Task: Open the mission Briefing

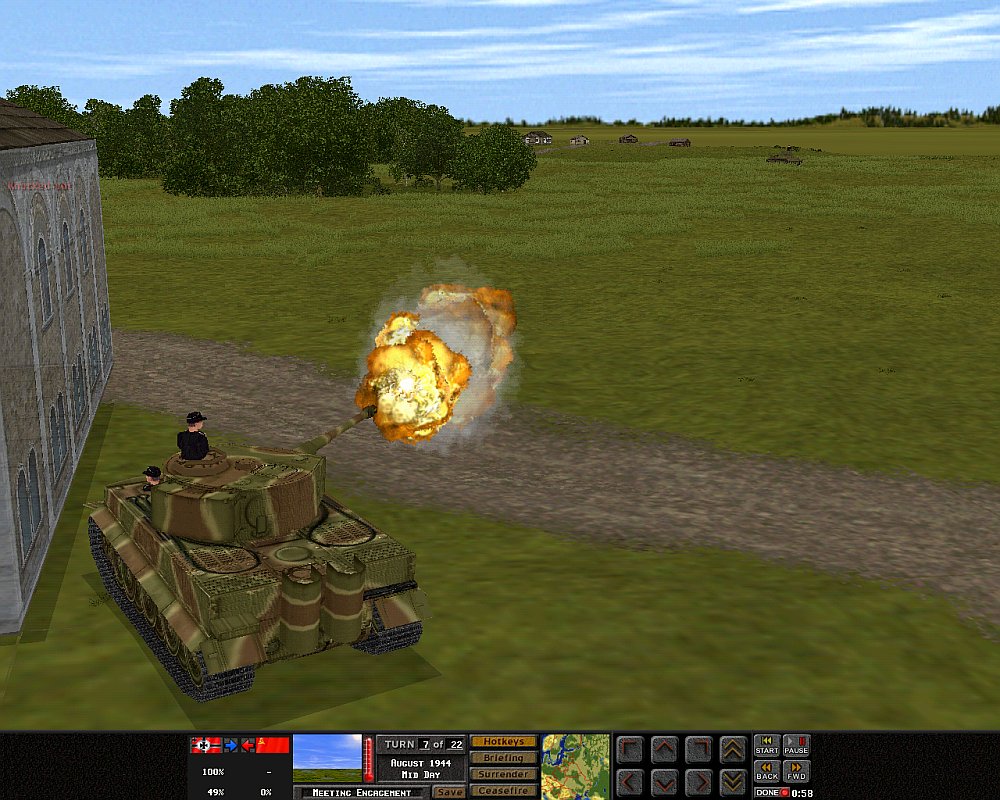Action: coord(503,758)
